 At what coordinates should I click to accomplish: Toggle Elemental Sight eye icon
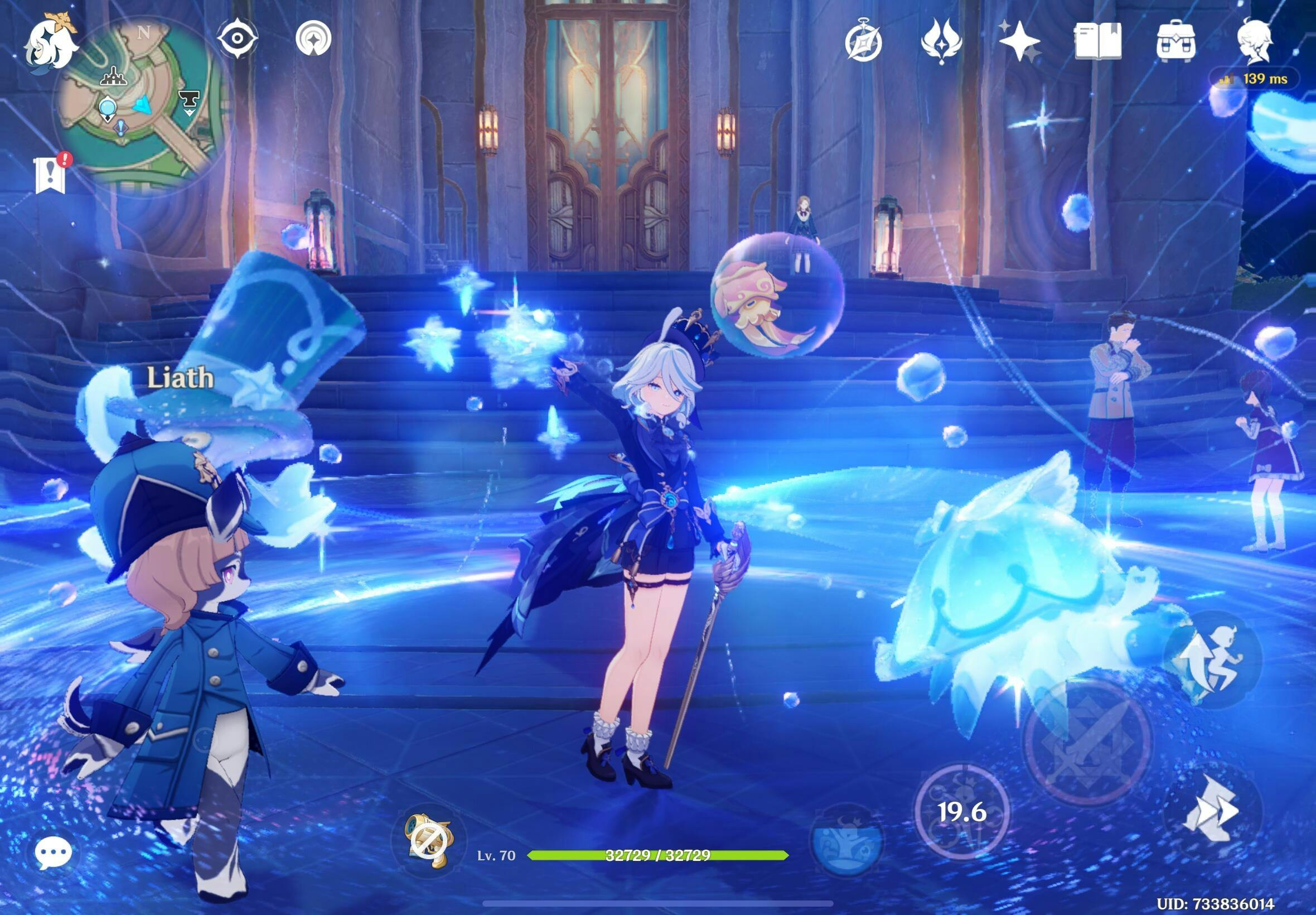coord(237,38)
